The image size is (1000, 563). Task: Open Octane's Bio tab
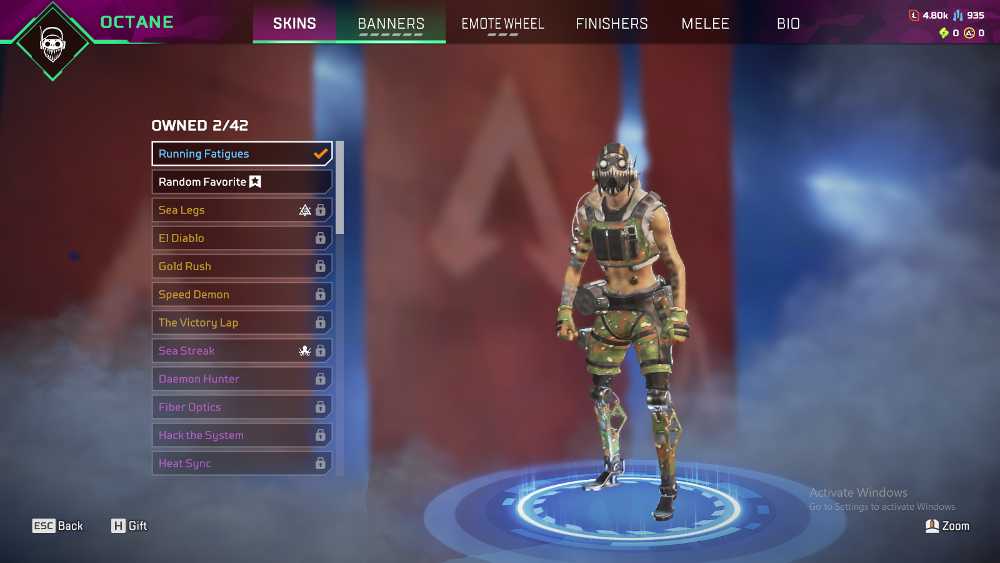point(788,23)
